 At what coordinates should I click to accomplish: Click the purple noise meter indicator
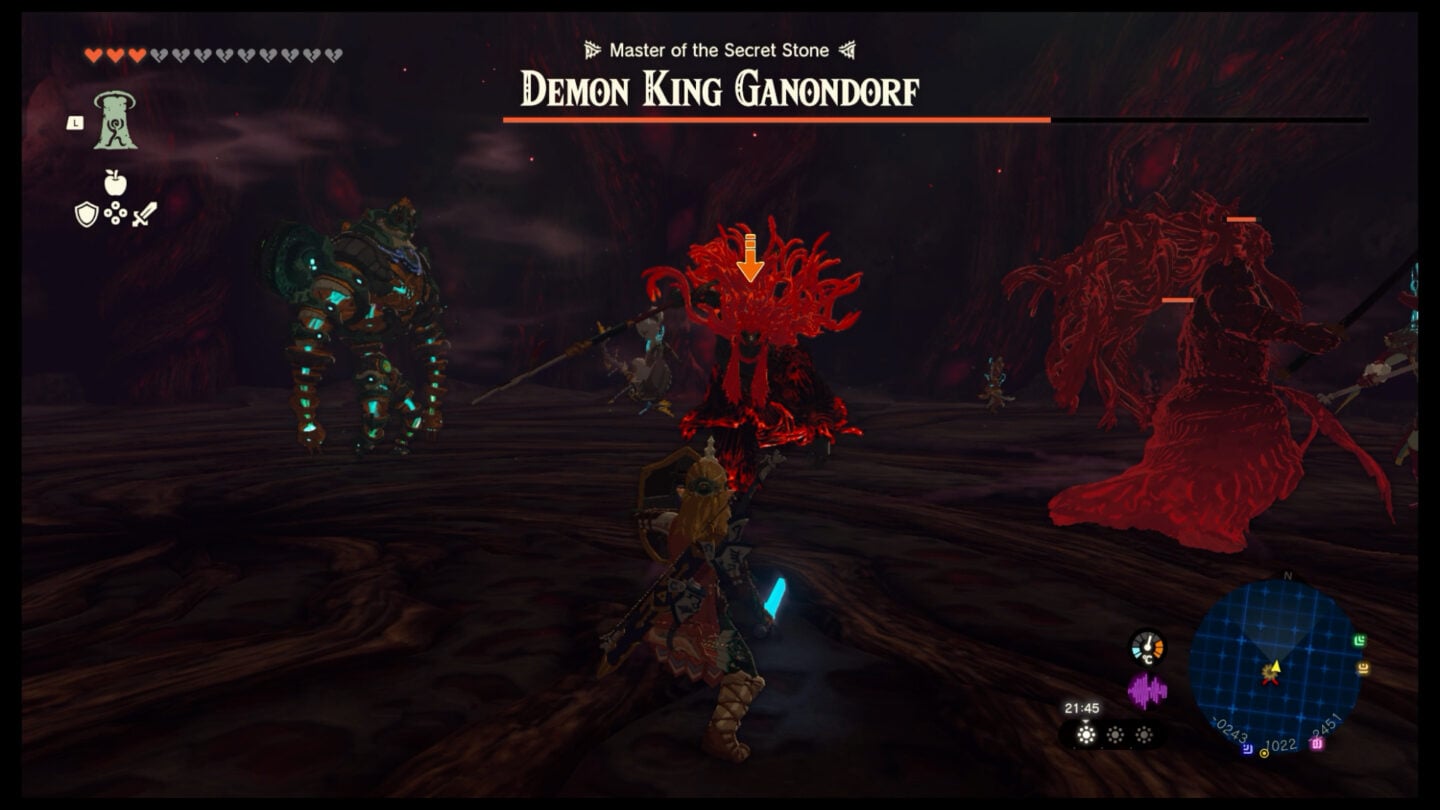pos(1148,689)
